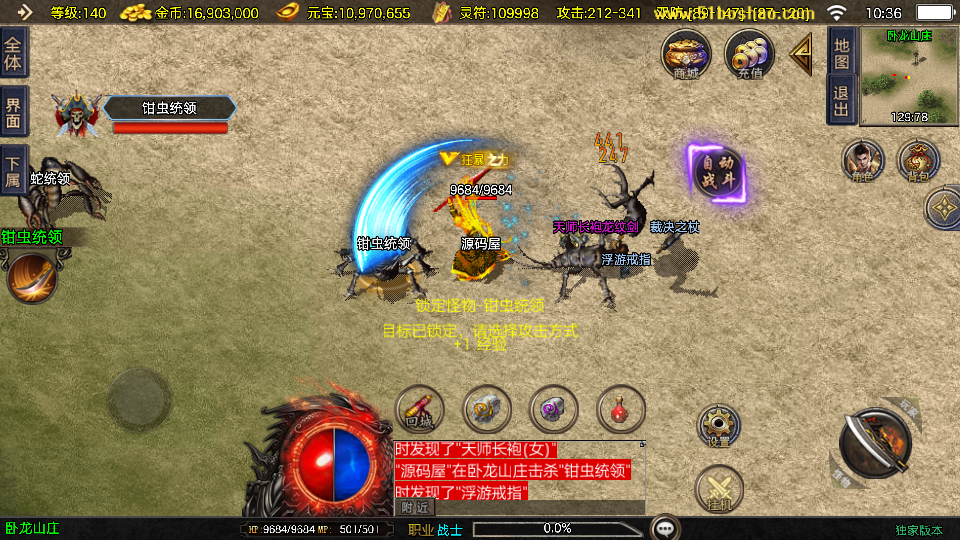
Task: Collapse the top menu with the gold arrow
Action: pos(801,54)
